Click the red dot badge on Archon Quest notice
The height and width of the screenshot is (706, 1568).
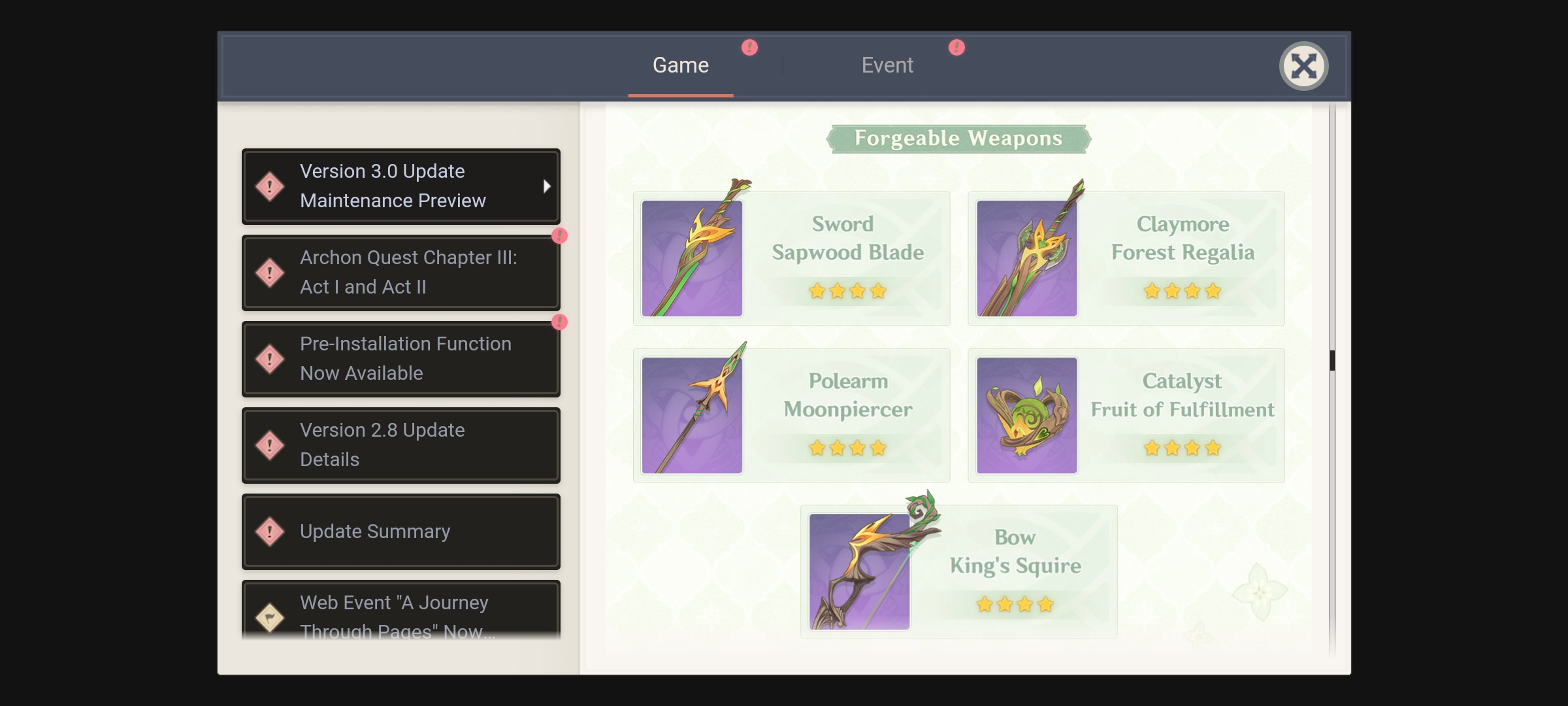[x=559, y=237]
